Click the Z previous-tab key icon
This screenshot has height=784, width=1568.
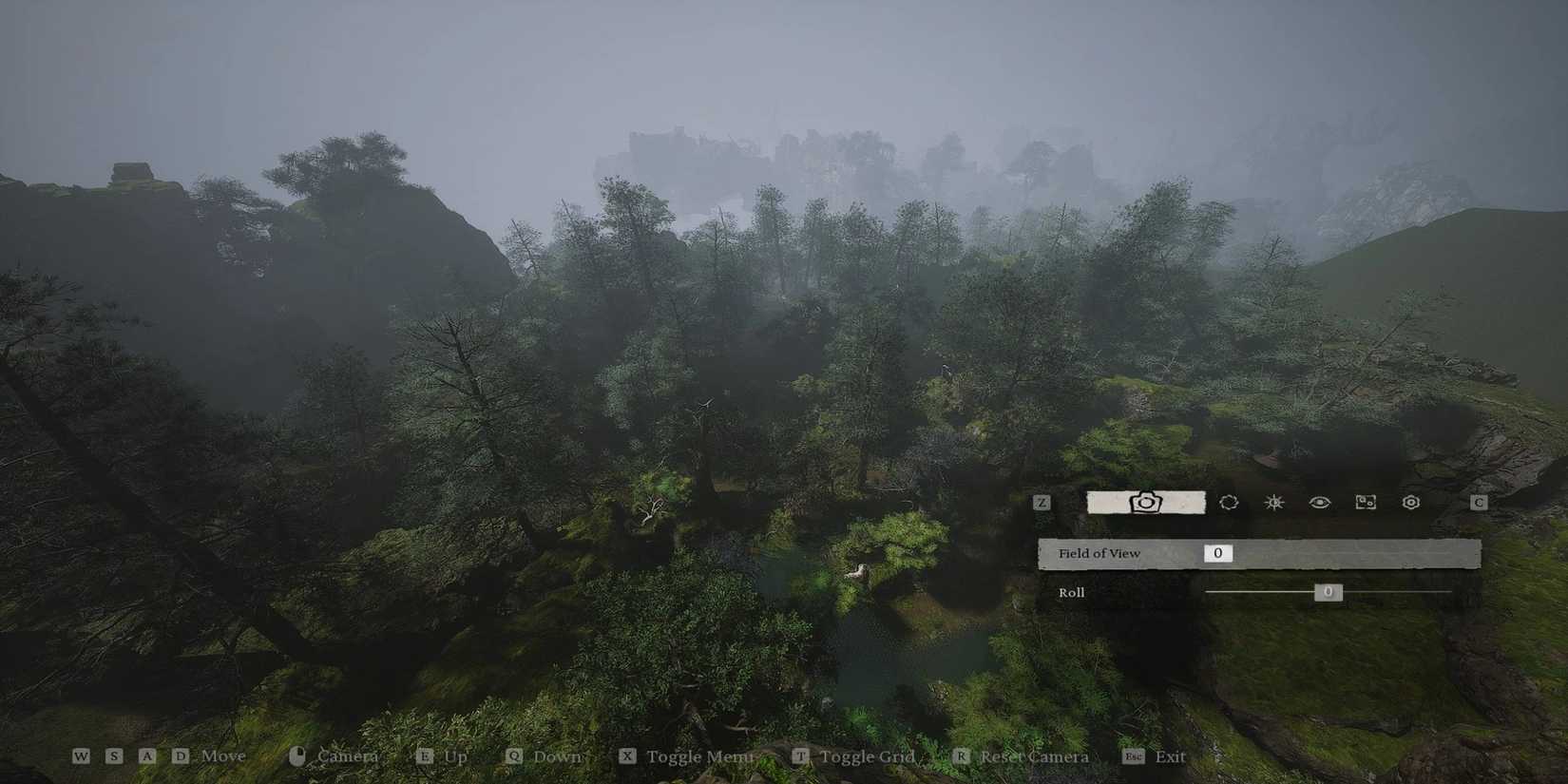[1042, 502]
